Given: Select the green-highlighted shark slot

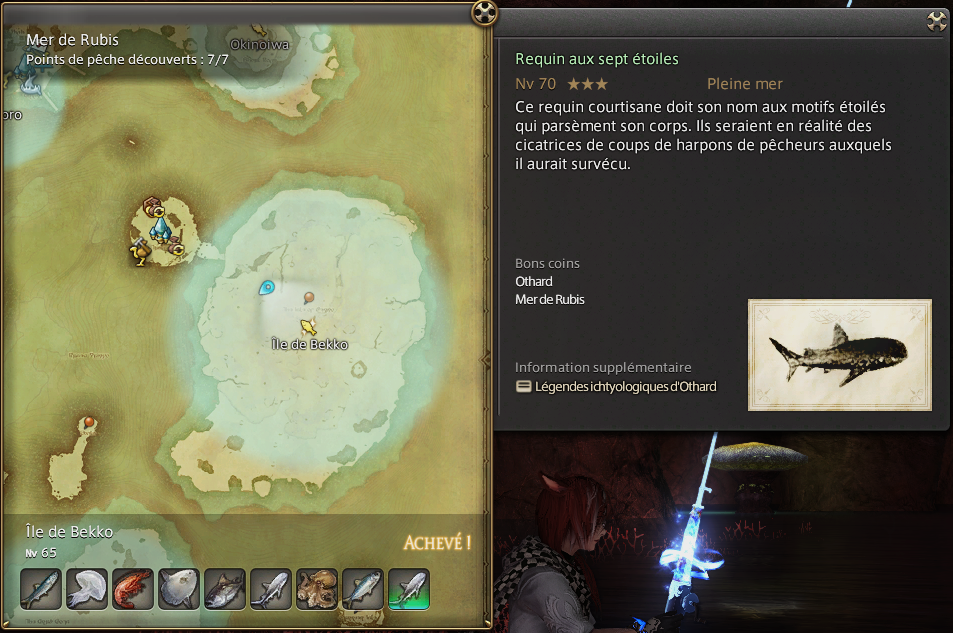Looking at the screenshot, I should point(409,589).
